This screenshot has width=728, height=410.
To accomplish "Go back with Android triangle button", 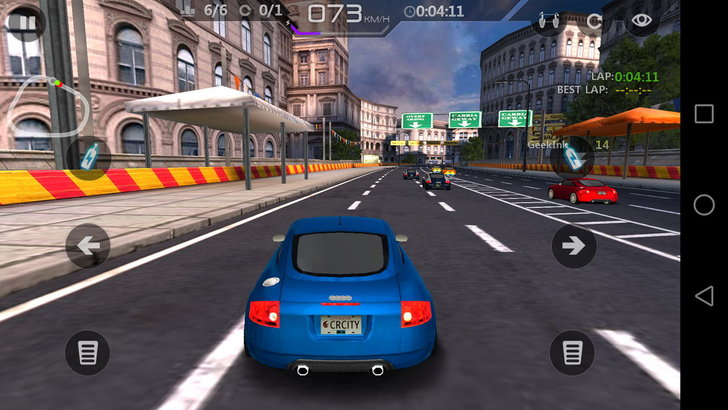I will (704, 296).
